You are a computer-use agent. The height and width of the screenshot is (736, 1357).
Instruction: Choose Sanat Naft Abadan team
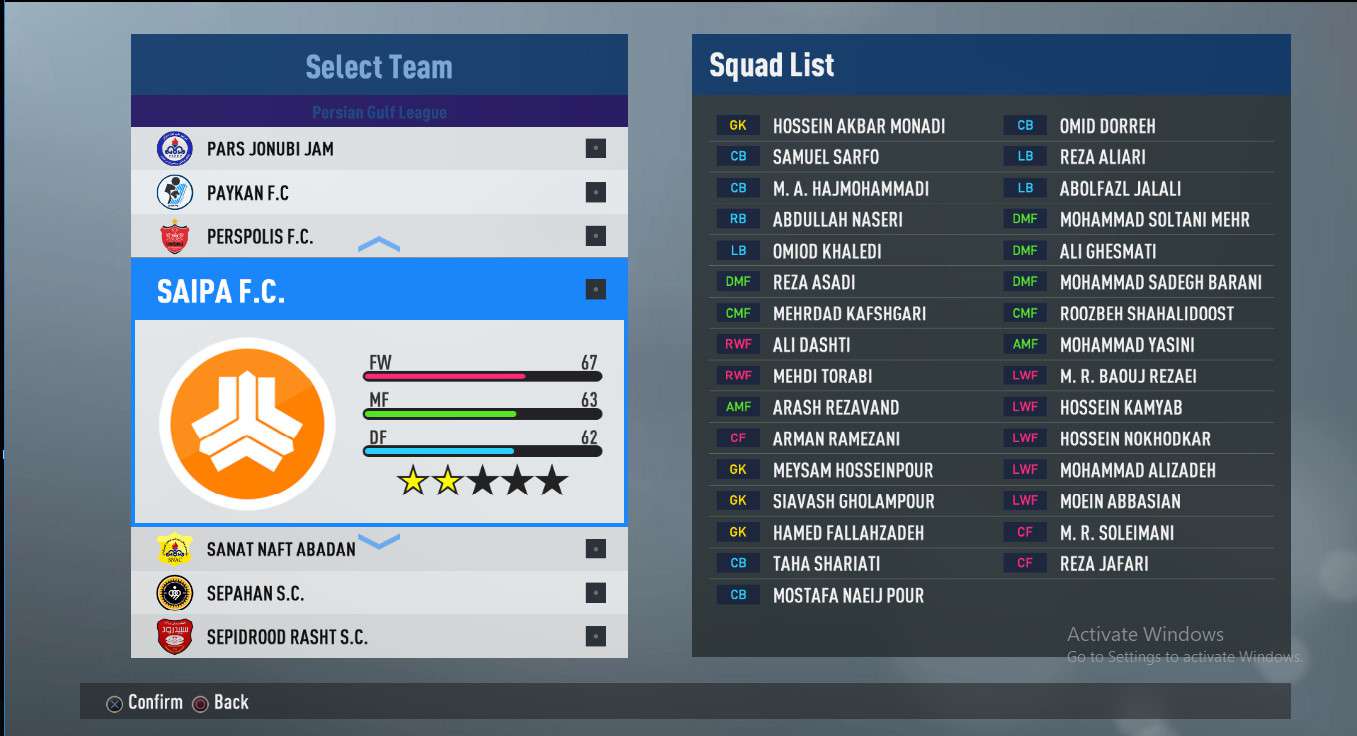point(281,549)
